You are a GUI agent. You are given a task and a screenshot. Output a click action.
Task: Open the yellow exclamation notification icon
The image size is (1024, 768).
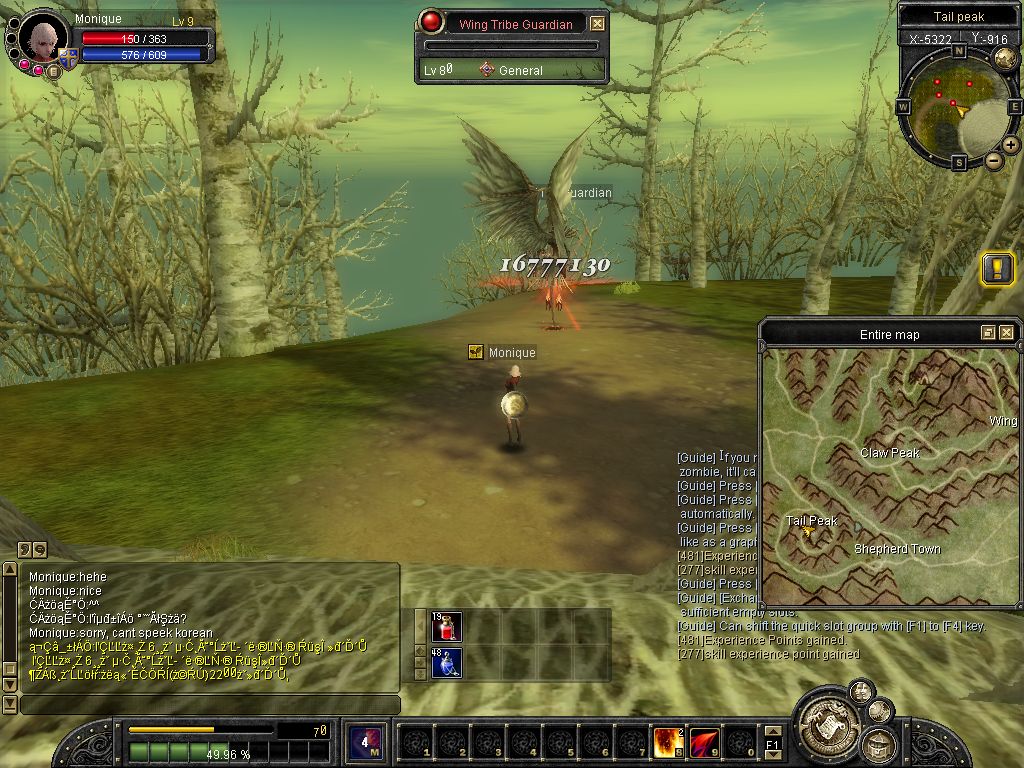click(997, 268)
